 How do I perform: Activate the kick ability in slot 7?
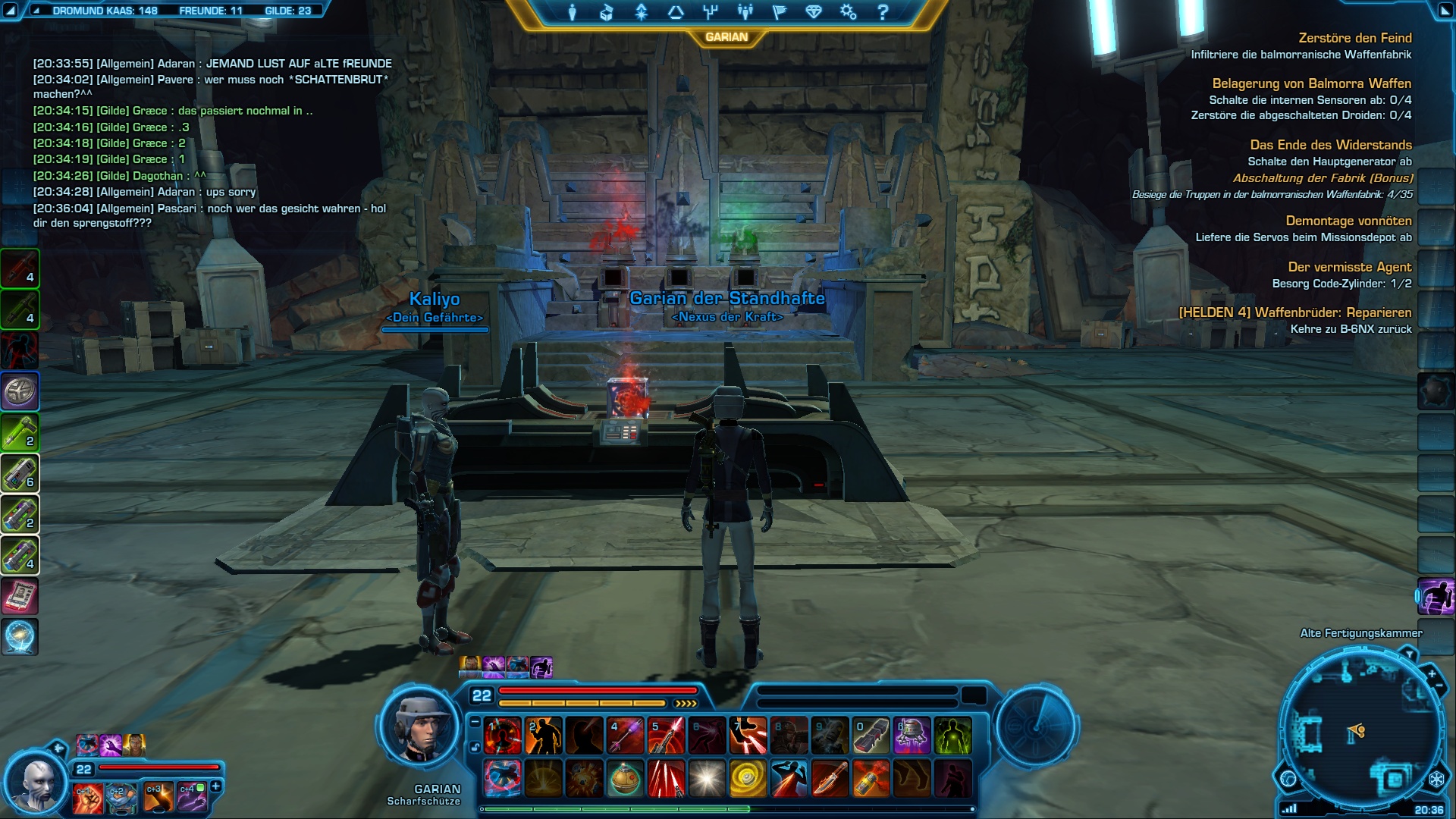point(748,736)
